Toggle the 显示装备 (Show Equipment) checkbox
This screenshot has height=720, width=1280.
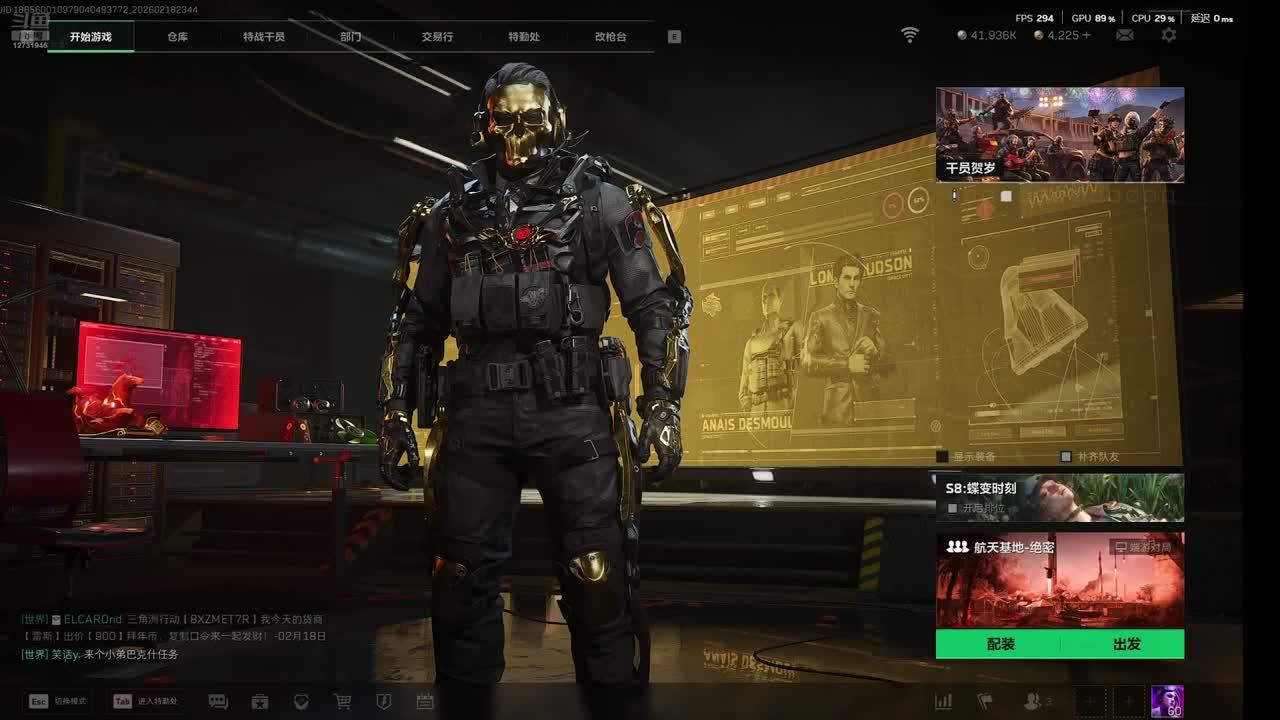coord(943,457)
